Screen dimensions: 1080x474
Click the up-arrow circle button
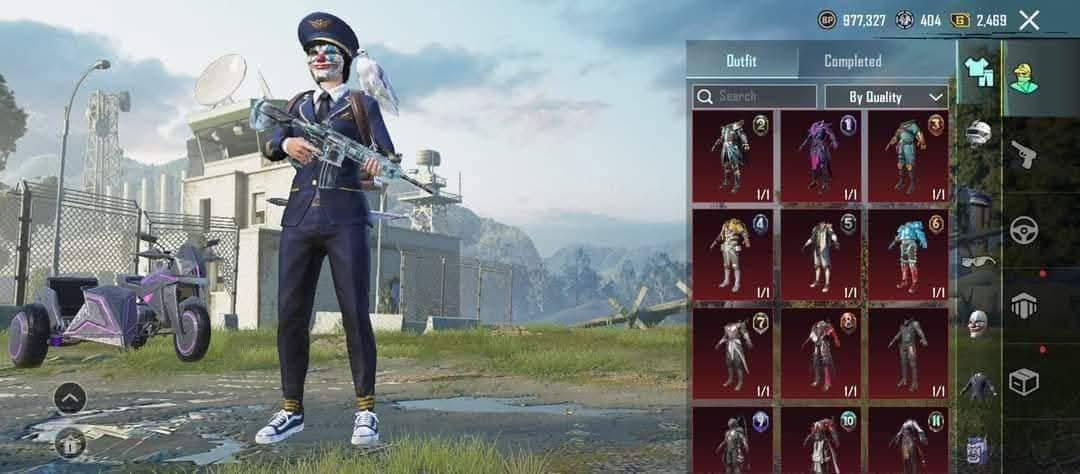(69, 398)
